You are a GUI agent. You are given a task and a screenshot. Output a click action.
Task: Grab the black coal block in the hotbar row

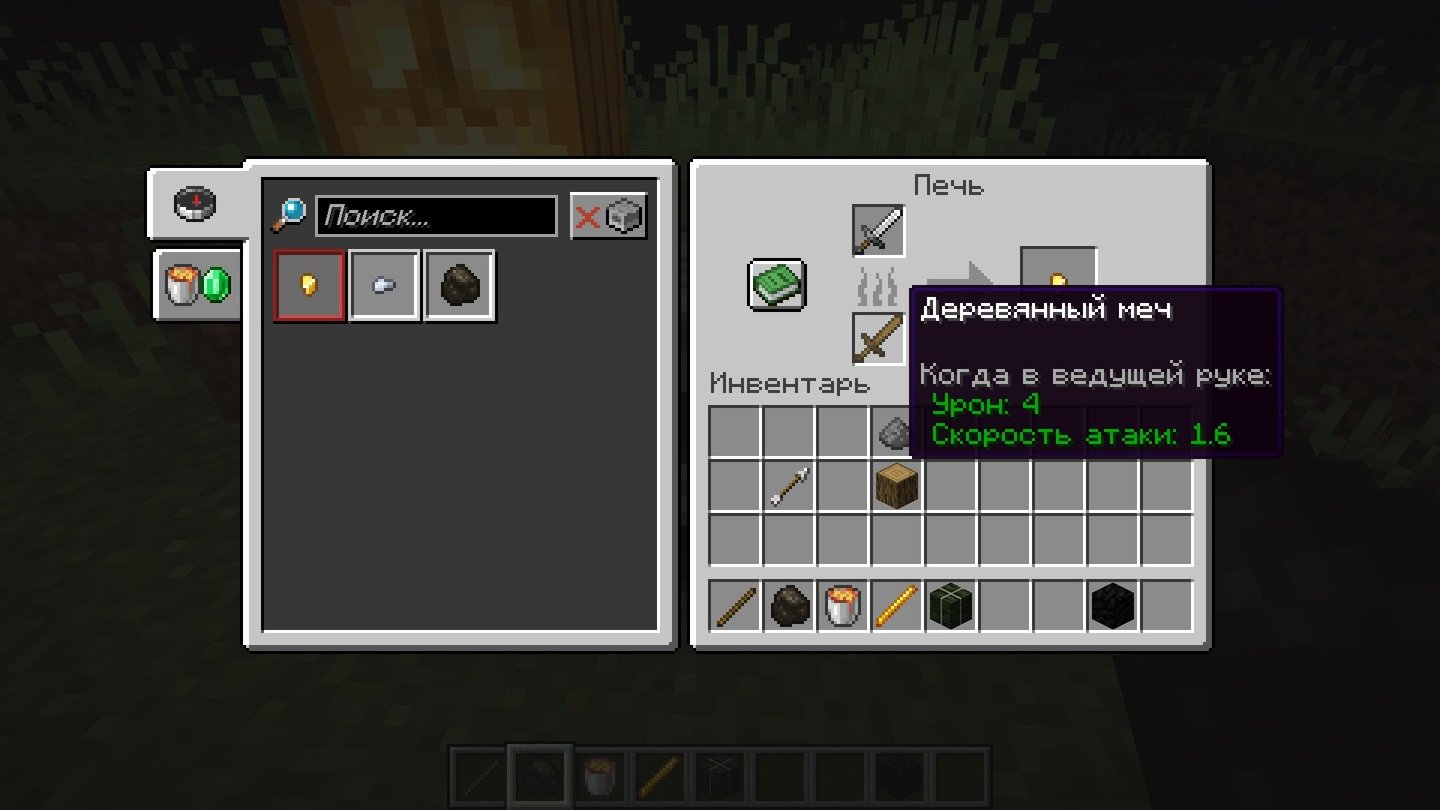[x=1113, y=606]
